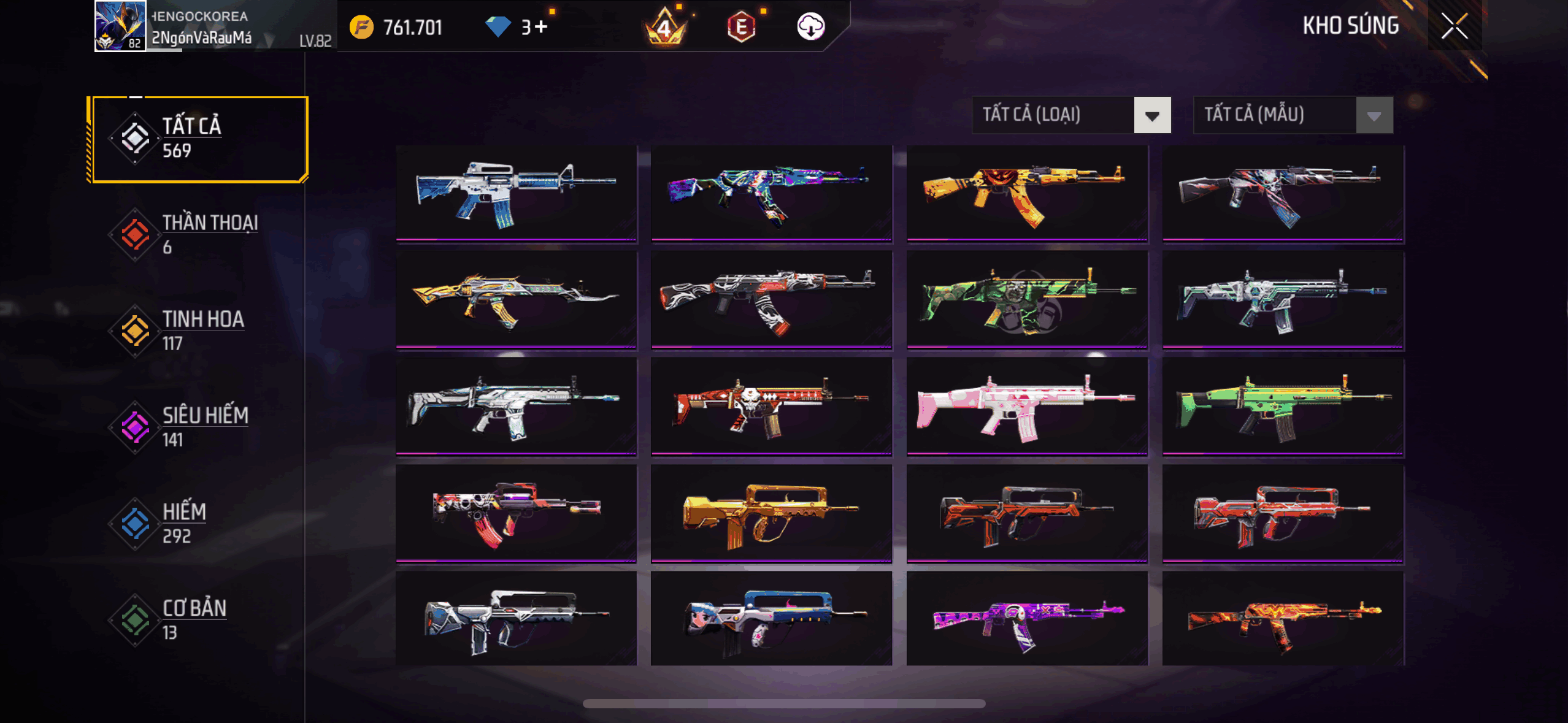This screenshot has width=1568, height=723.
Task: Select the Tất Cả category tab
Action: pos(198,139)
